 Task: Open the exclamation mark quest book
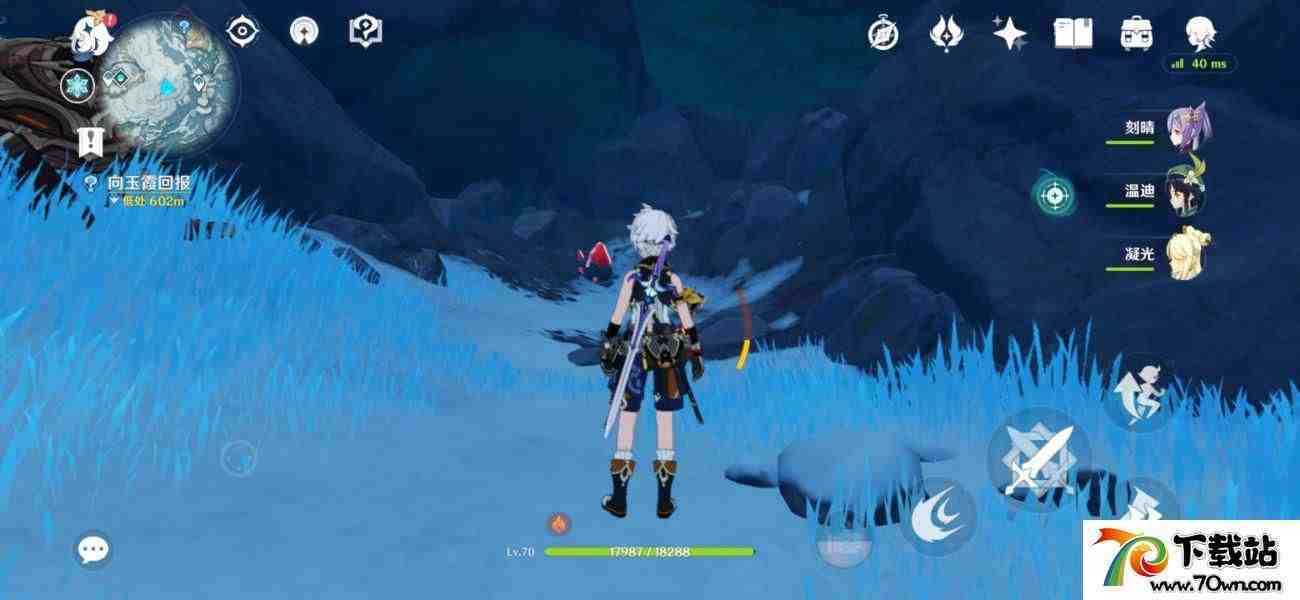pyautogui.click(x=91, y=142)
